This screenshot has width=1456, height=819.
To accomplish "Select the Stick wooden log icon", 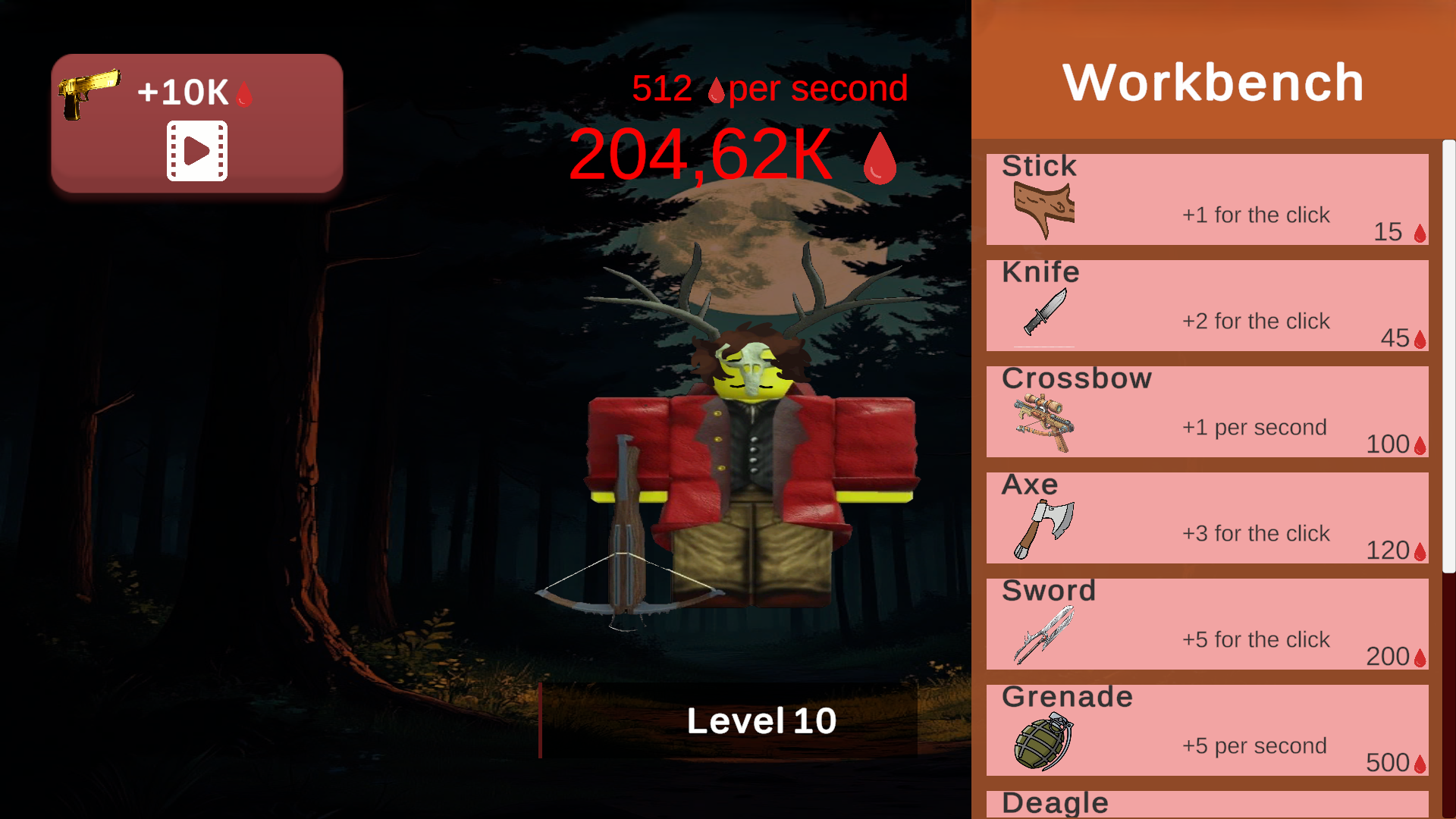I will pos(1046,210).
